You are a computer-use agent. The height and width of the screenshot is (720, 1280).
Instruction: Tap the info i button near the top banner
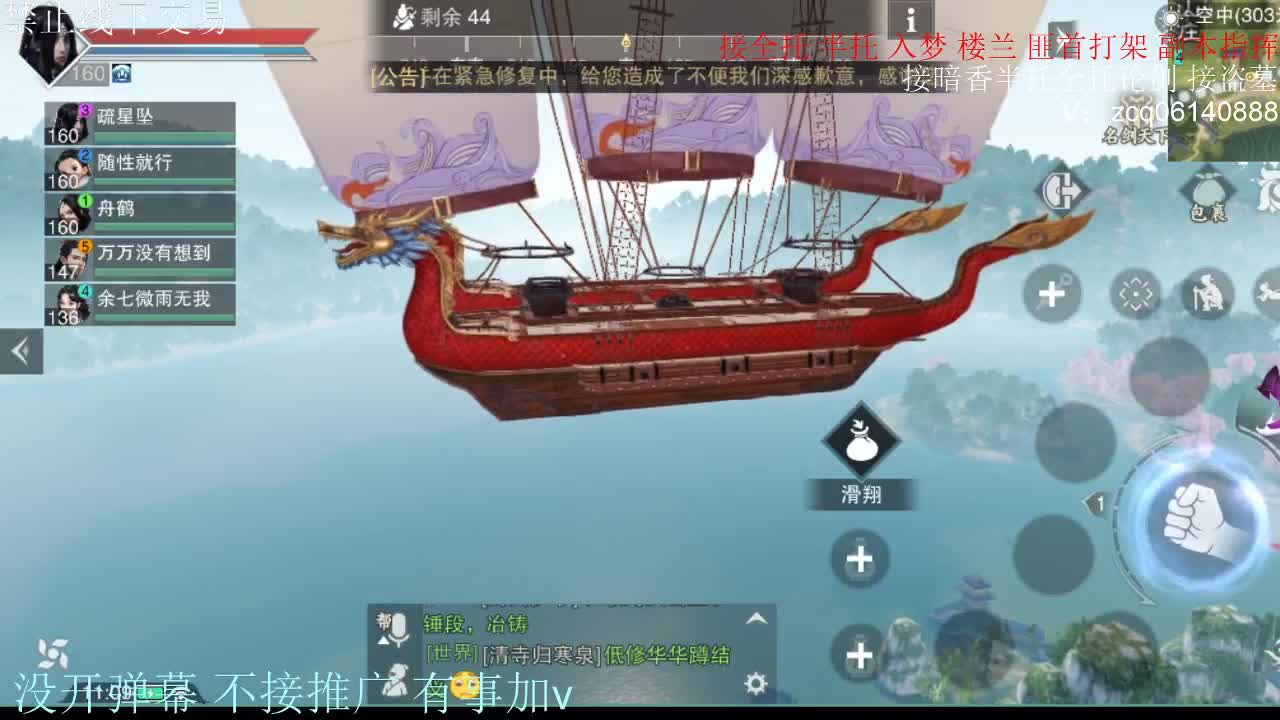pos(912,18)
